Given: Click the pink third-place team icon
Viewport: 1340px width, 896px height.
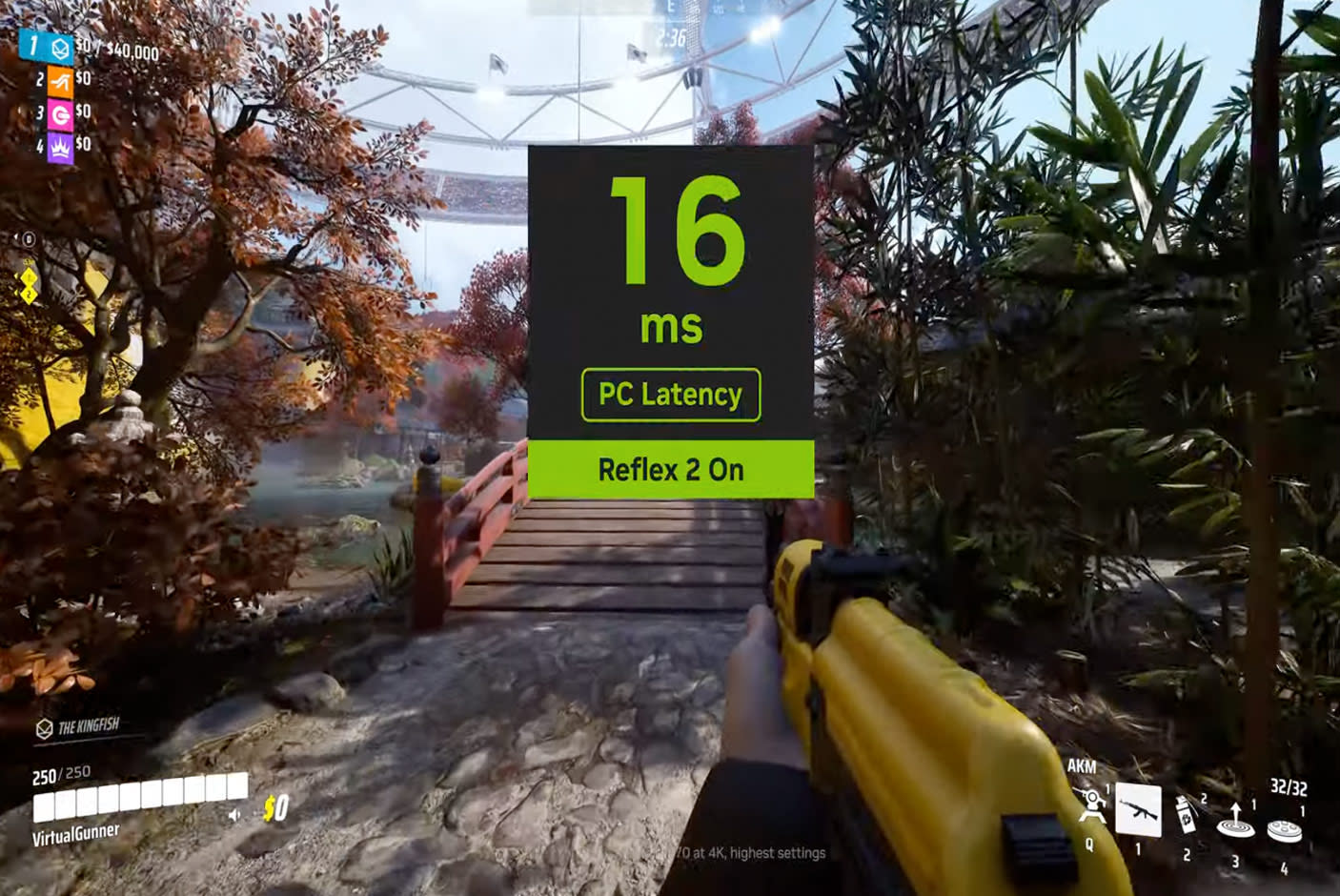Looking at the screenshot, I should click(x=60, y=115).
